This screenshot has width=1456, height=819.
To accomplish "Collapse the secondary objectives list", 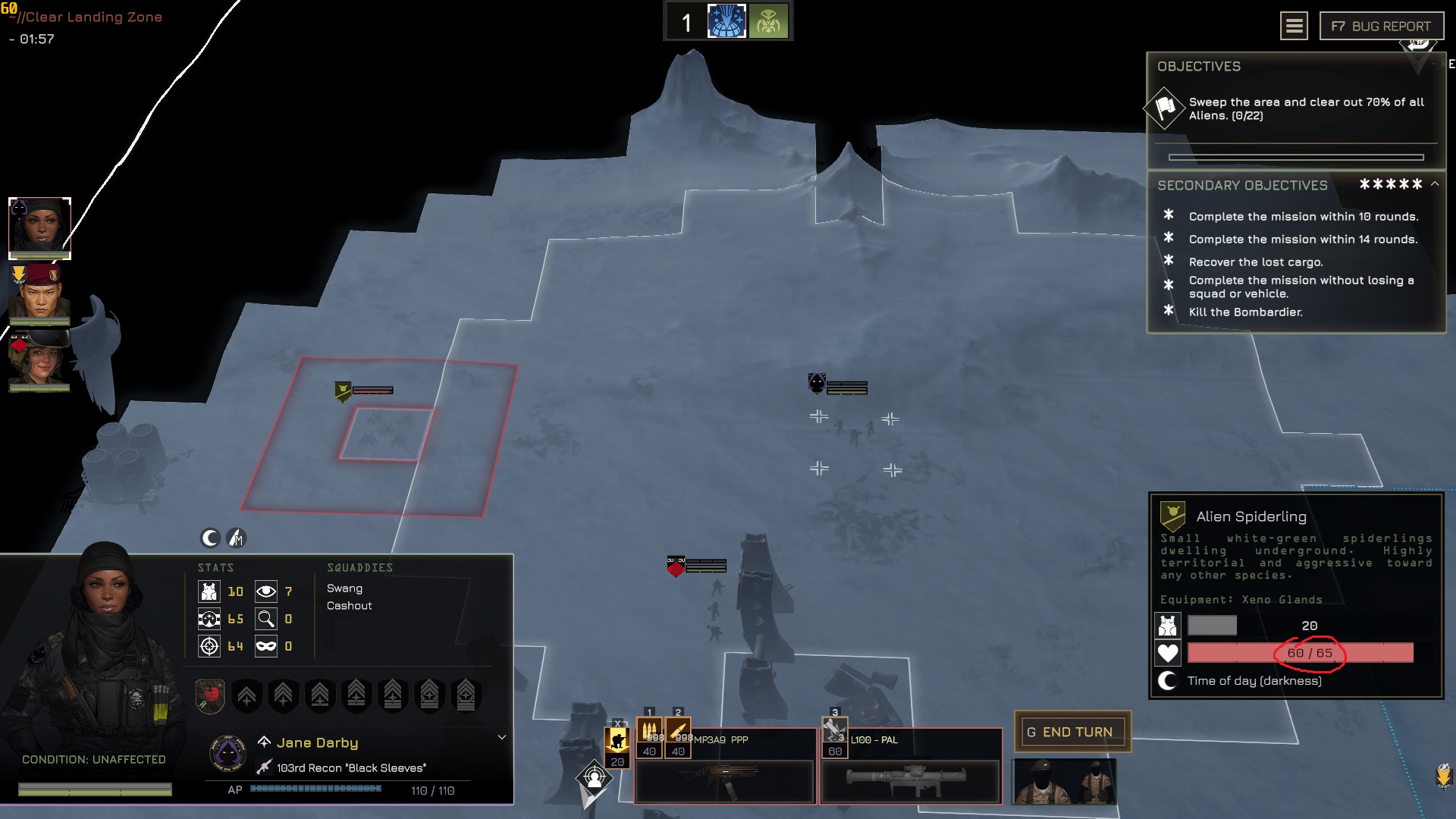I will click(x=1435, y=184).
